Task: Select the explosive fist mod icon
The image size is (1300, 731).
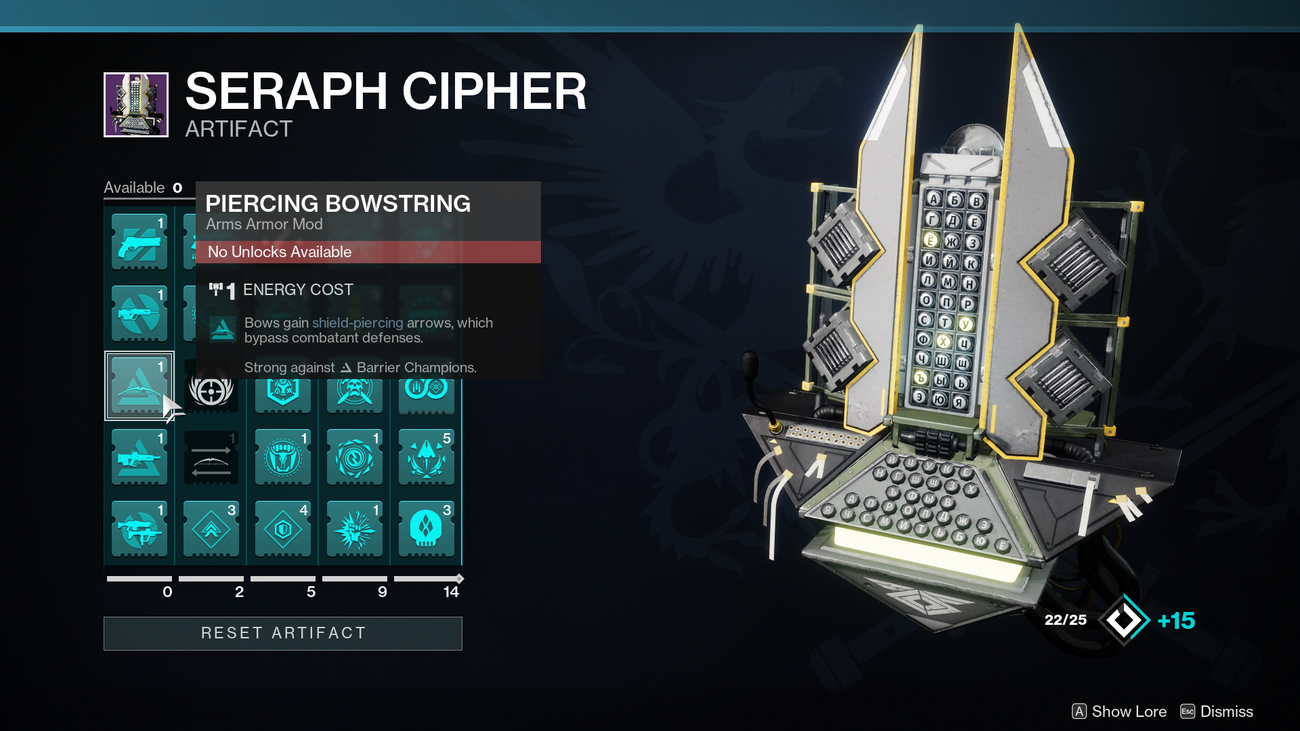Action: pyautogui.click(x=355, y=529)
